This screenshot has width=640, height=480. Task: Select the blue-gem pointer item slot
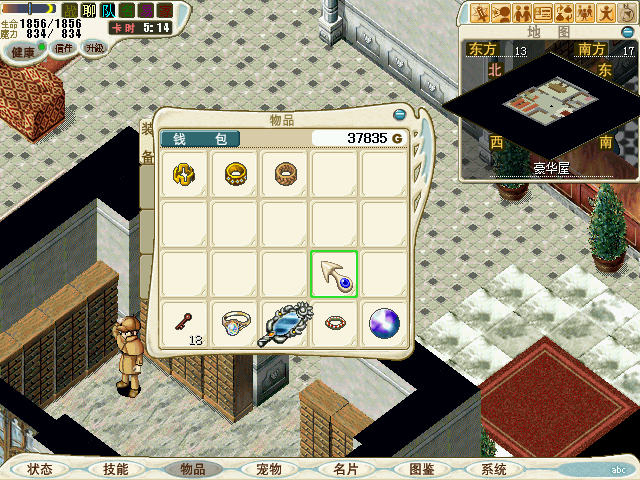click(x=334, y=274)
